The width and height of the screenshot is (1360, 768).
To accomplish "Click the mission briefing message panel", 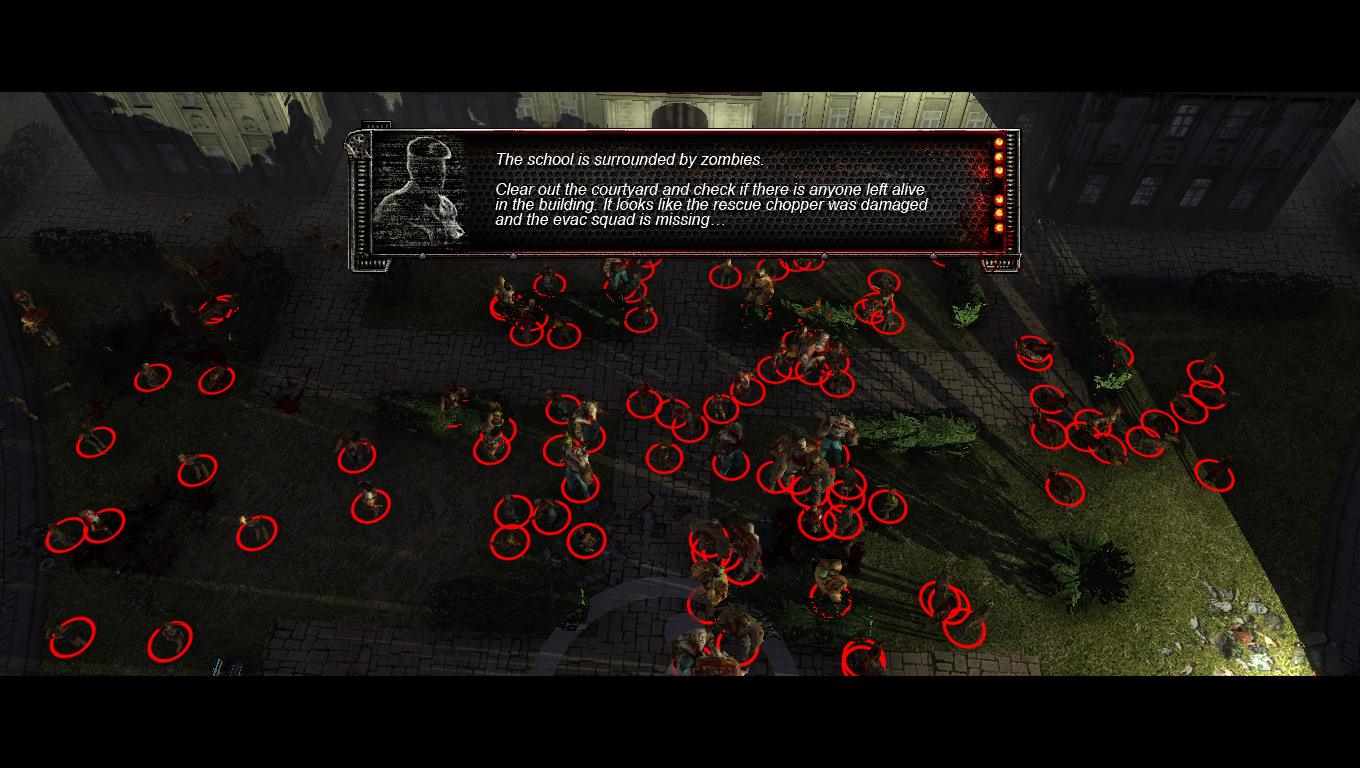I will (712, 193).
